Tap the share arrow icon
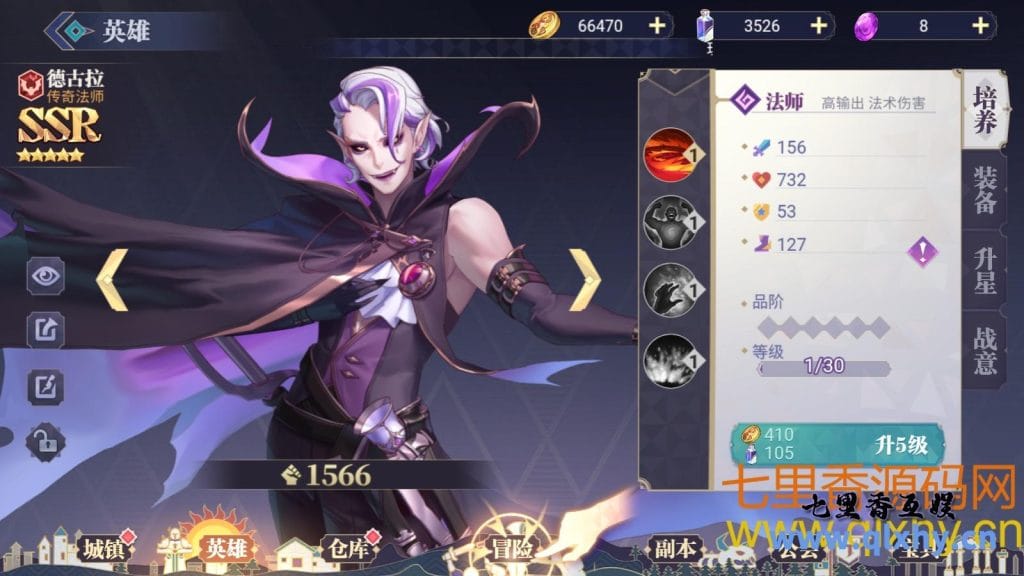This screenshot has height=576, width=1024. tap(46, 329)
